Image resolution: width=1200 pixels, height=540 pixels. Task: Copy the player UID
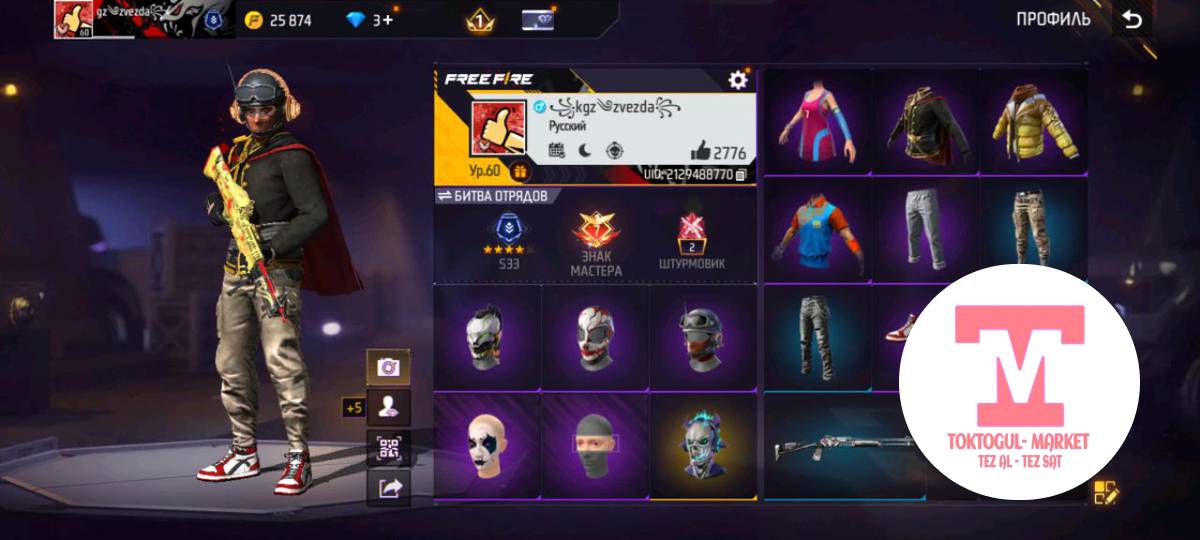coord(741,175)
